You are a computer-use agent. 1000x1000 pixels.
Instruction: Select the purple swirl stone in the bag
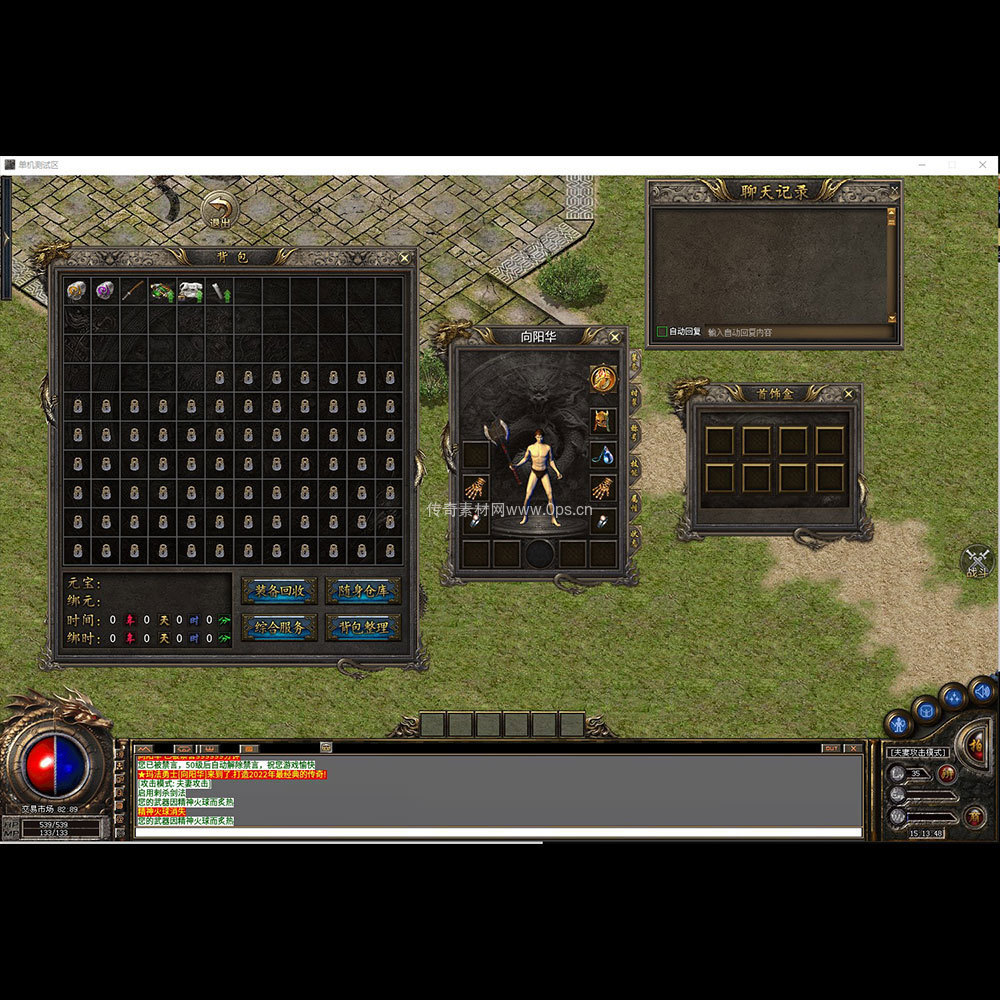(105, 291)
